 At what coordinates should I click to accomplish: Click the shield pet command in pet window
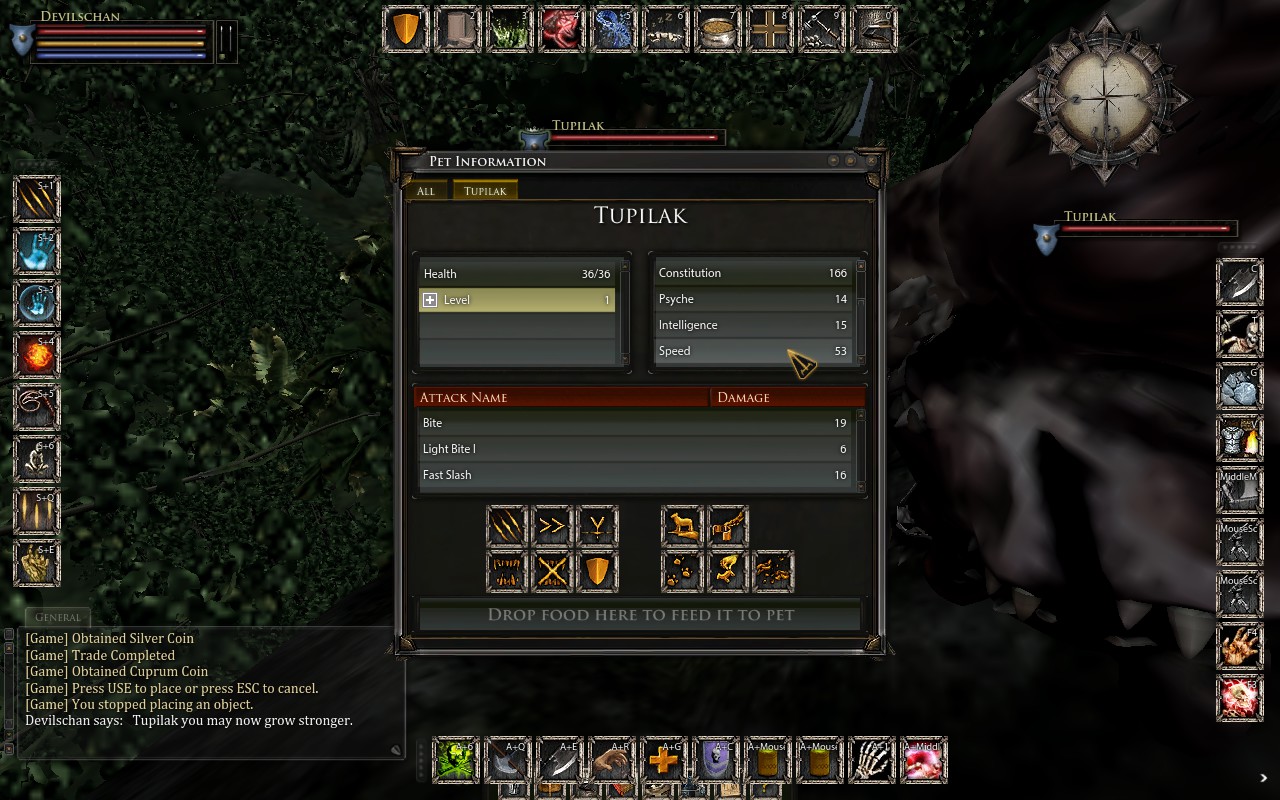tap(597, 571)
